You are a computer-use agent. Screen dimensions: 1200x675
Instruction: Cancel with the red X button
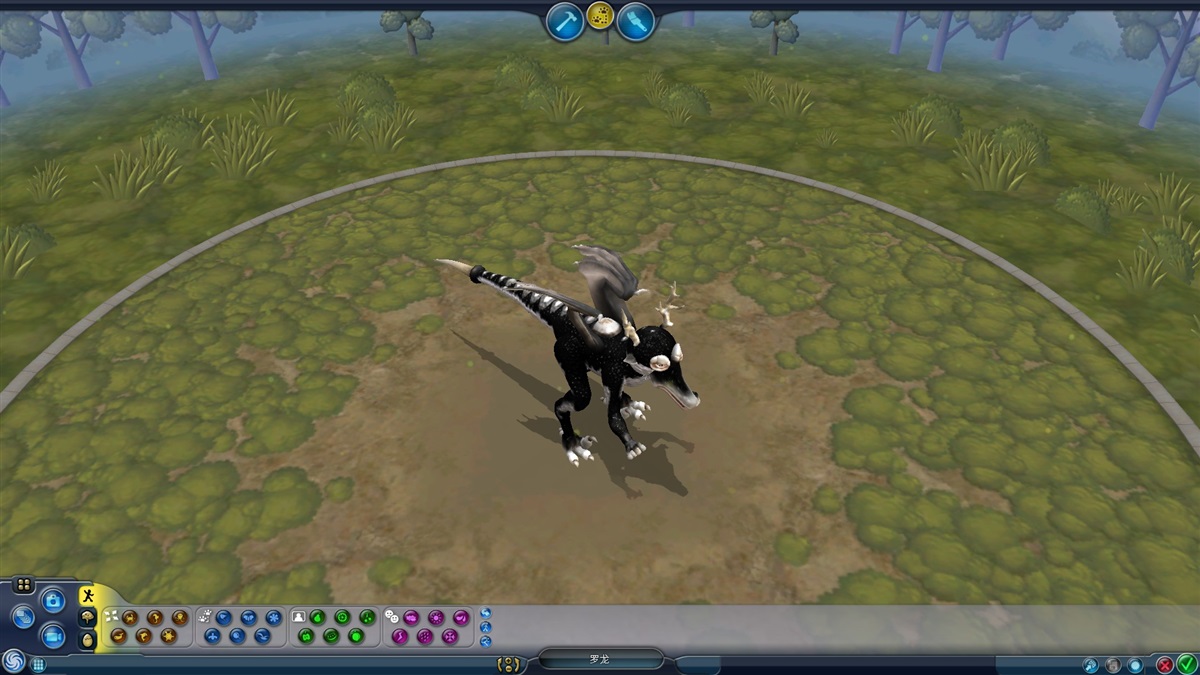pos(1165,663)
